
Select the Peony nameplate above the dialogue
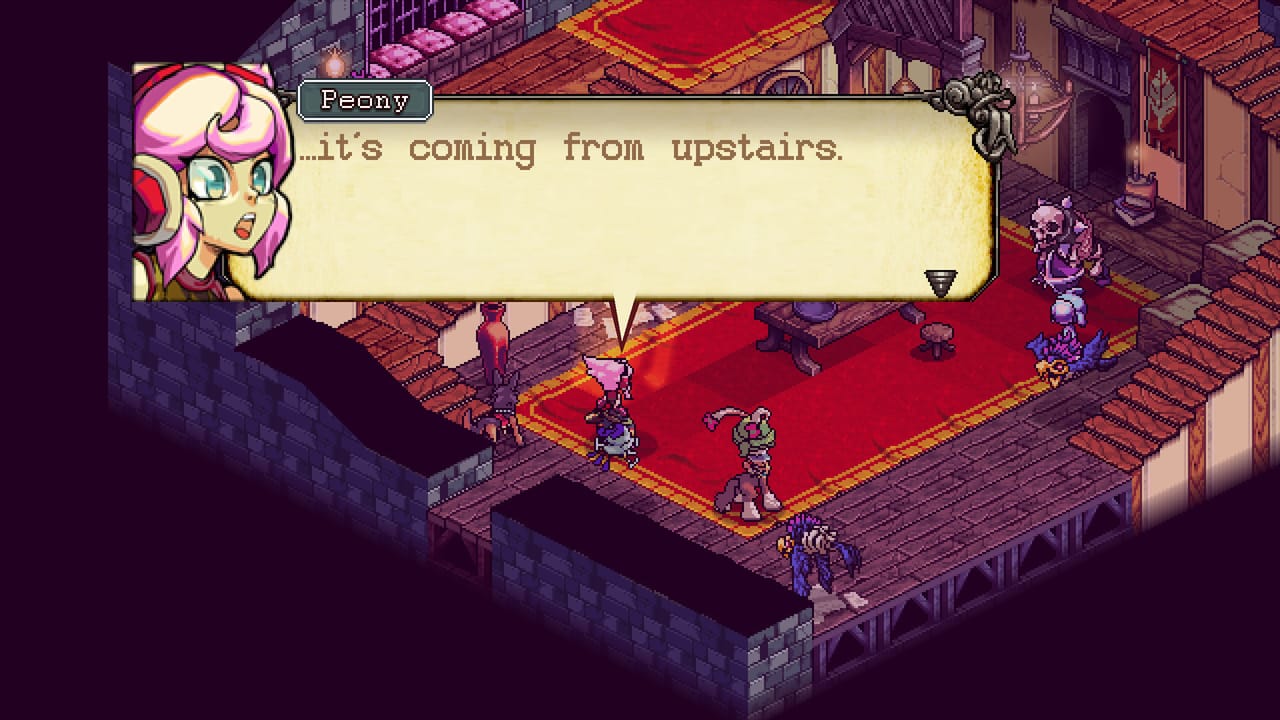click(366, 100)
